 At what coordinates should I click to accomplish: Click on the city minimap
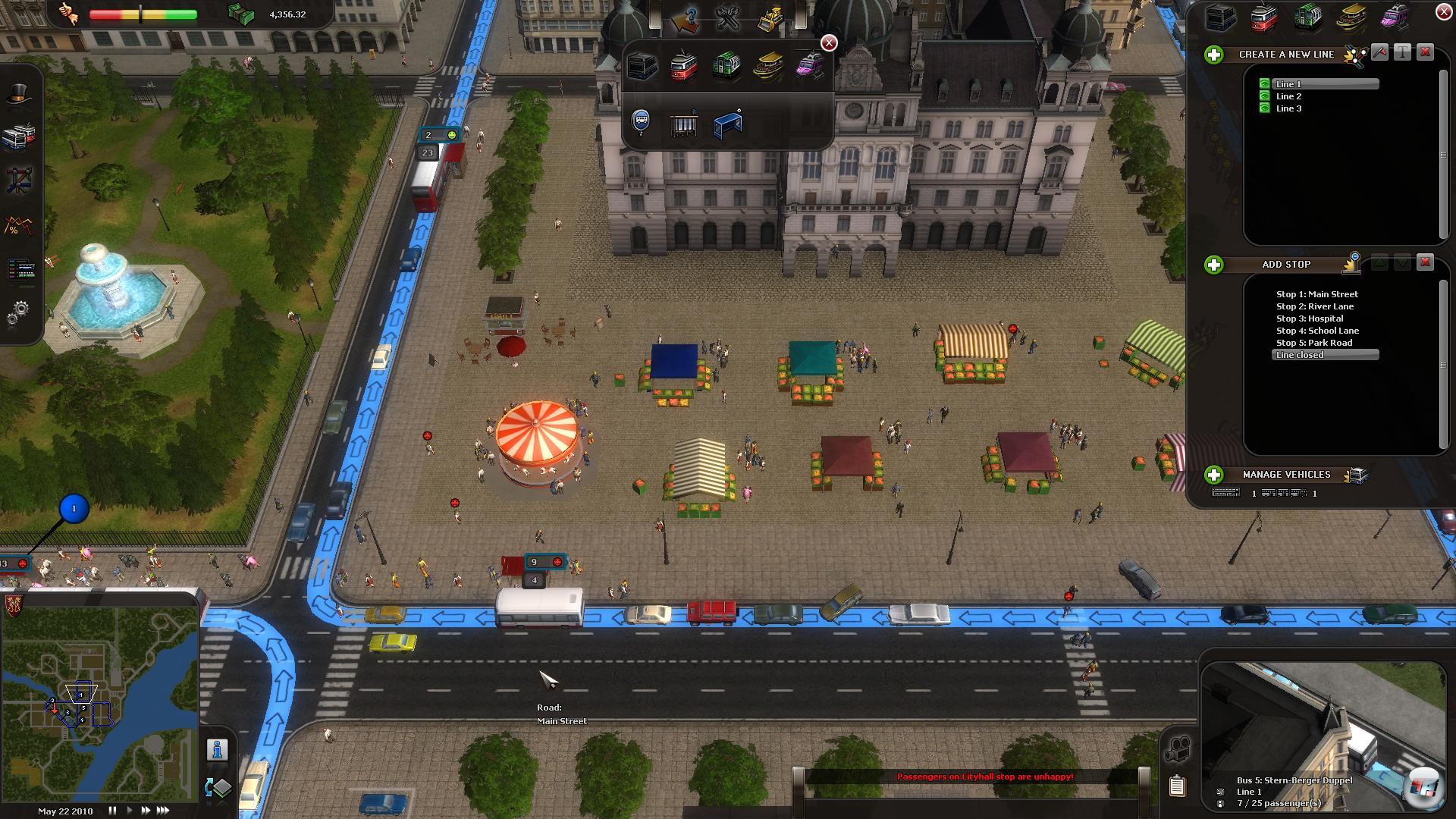(99, 705)
